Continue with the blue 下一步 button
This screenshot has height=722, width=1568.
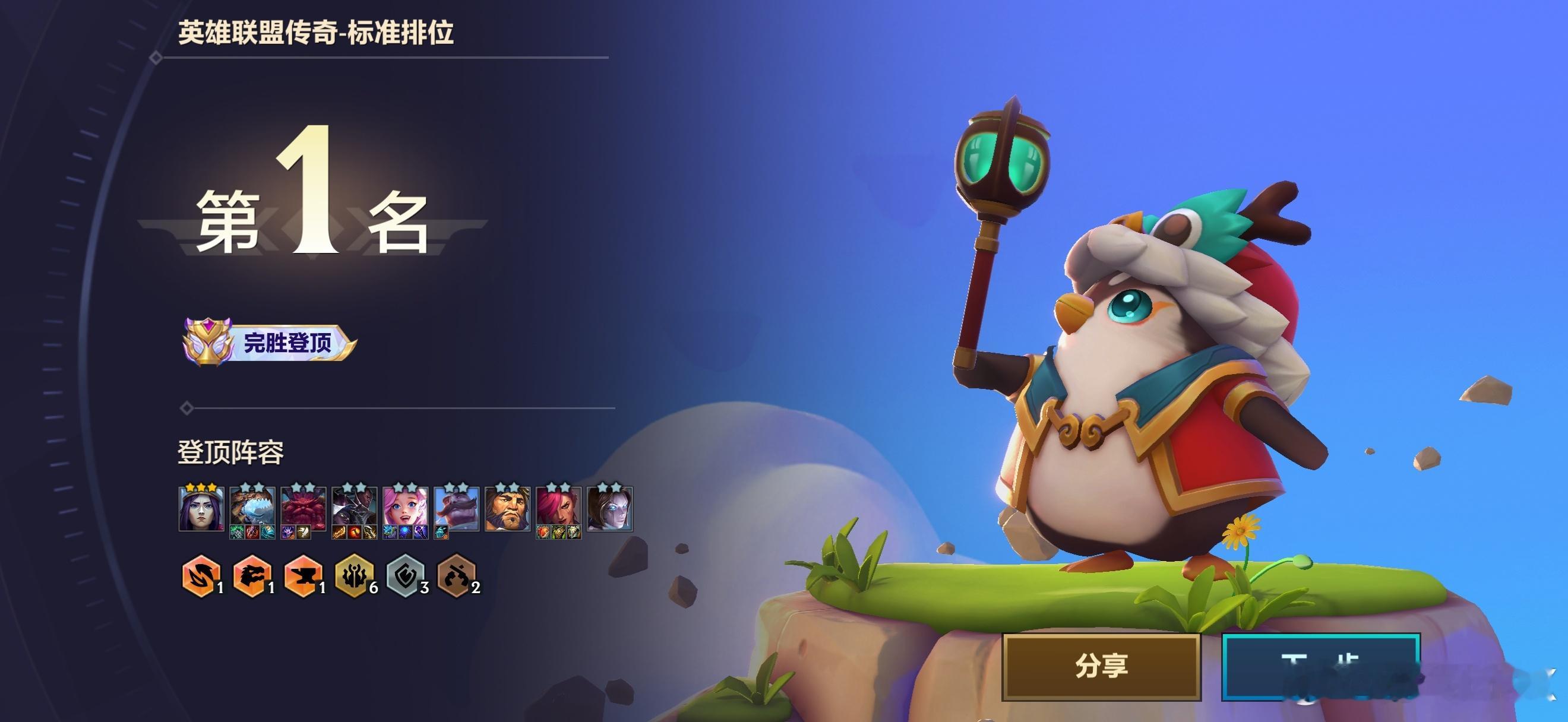(1320, 666)
